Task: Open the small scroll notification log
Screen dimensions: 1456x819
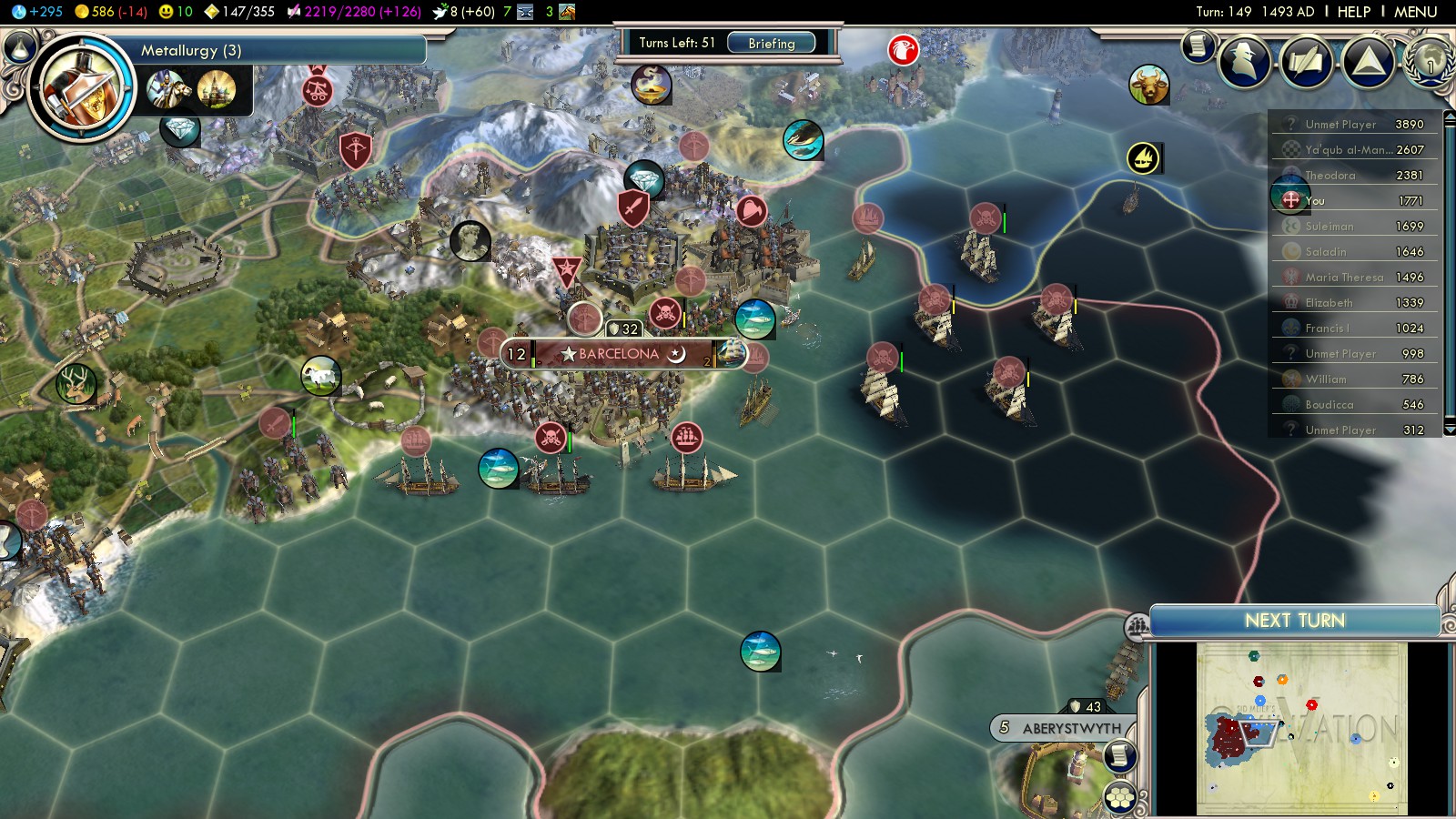Action: pos(1198,45)
